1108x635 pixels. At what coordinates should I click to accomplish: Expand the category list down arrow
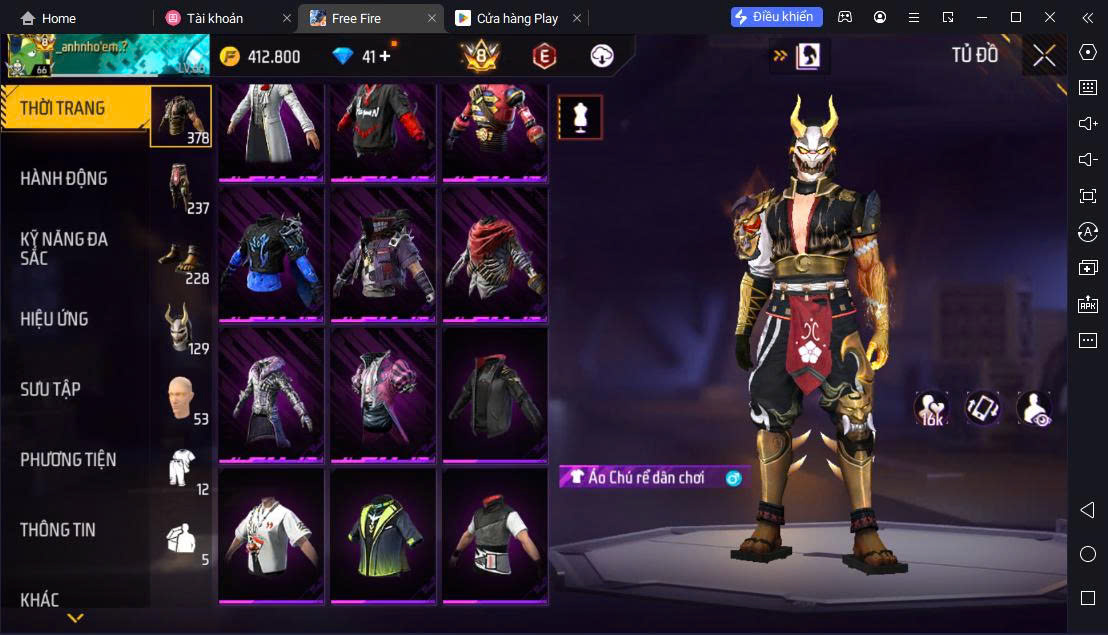tap(75, 618)
